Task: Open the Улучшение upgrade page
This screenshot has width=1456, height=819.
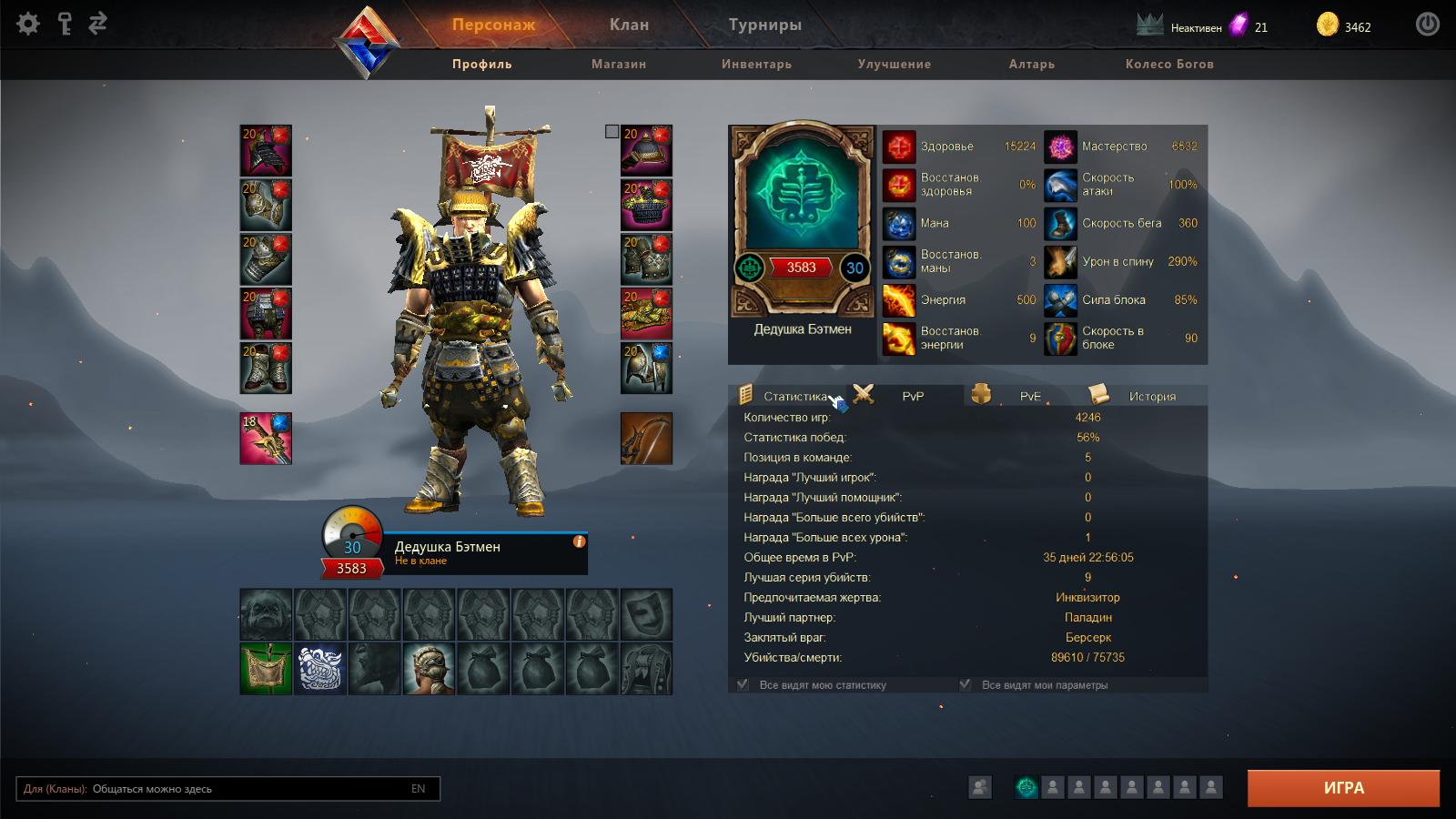Action: pyautogui.click(x=894, y=64)
